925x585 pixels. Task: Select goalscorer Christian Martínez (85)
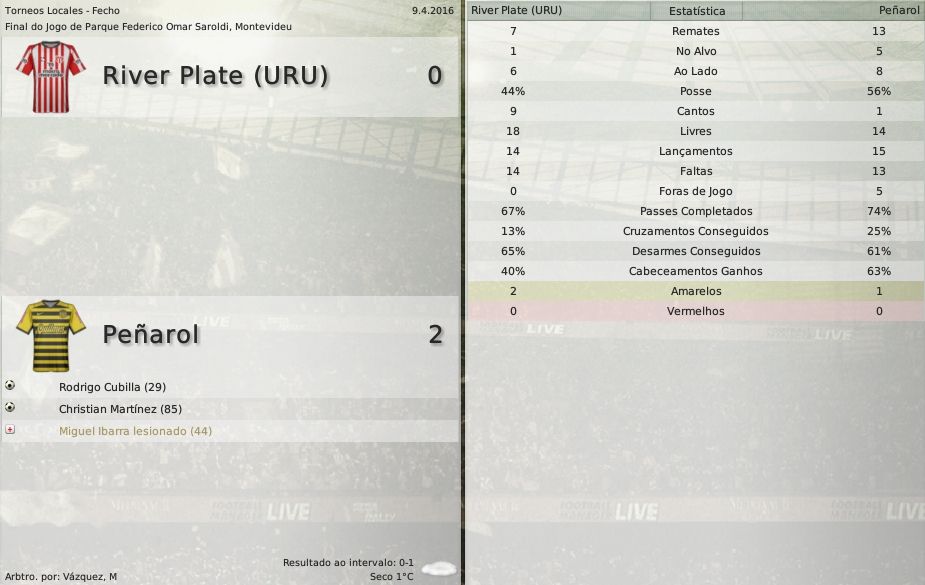[x=120, y=409]
